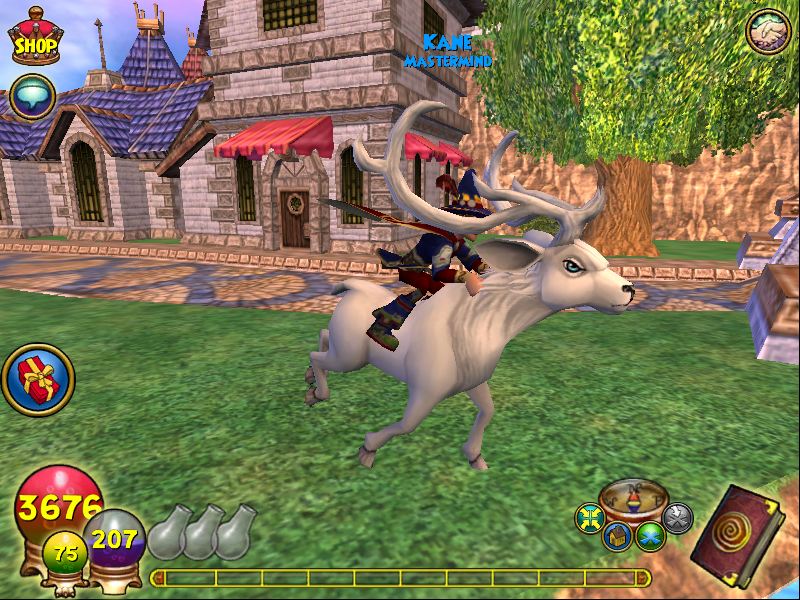
Task: Click the green button with blue arrows
Action: [651, 536]
